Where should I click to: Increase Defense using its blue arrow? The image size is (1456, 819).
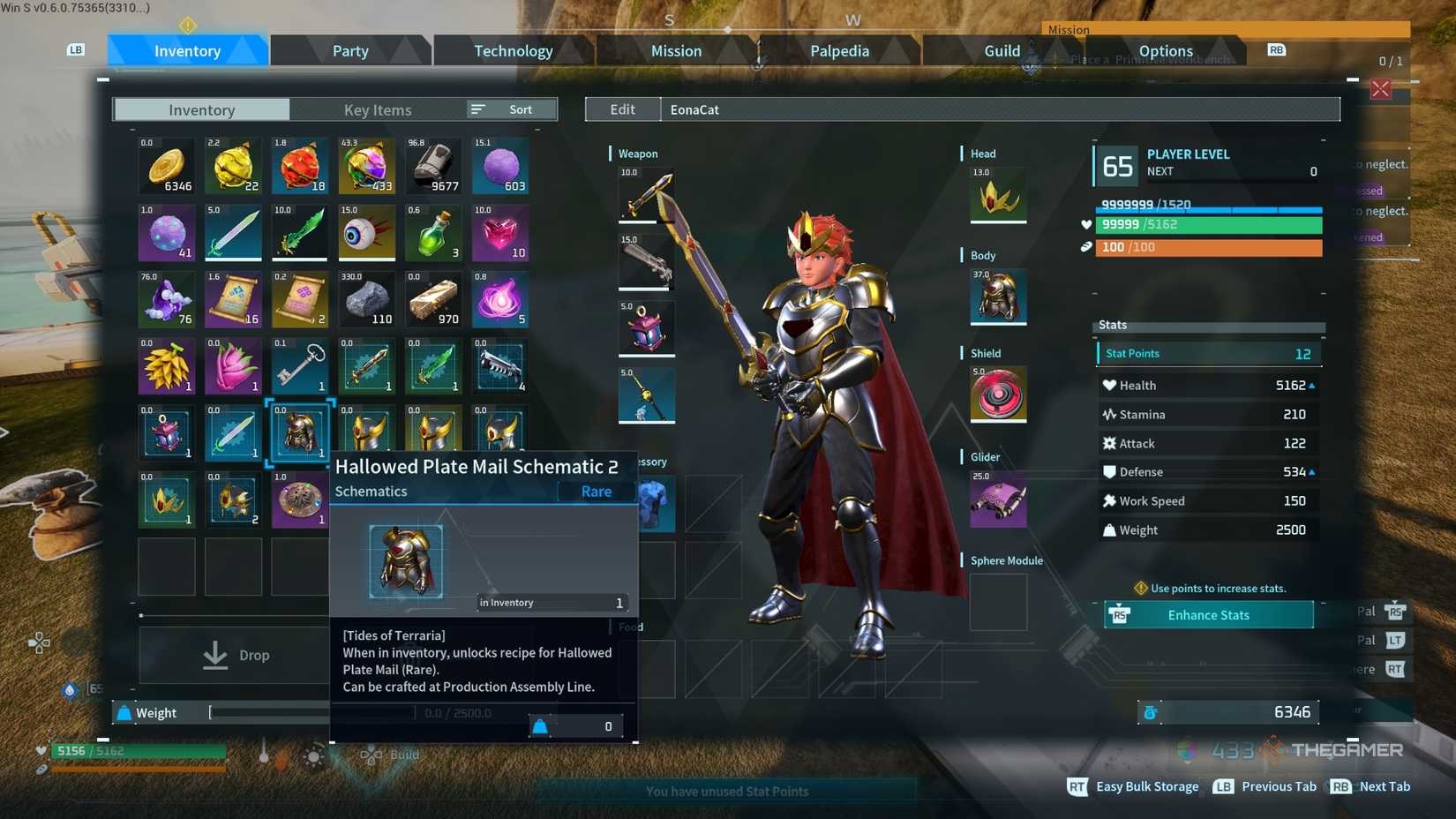[1311, 471]
